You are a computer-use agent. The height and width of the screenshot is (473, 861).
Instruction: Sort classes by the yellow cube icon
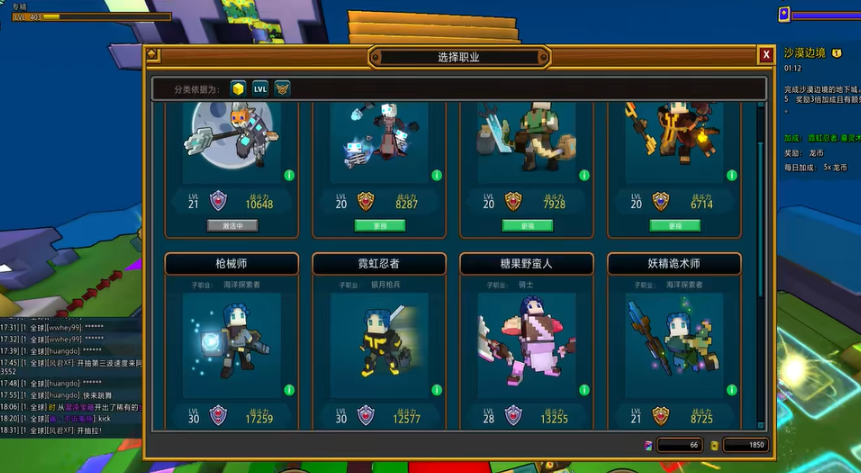[238, 89]
